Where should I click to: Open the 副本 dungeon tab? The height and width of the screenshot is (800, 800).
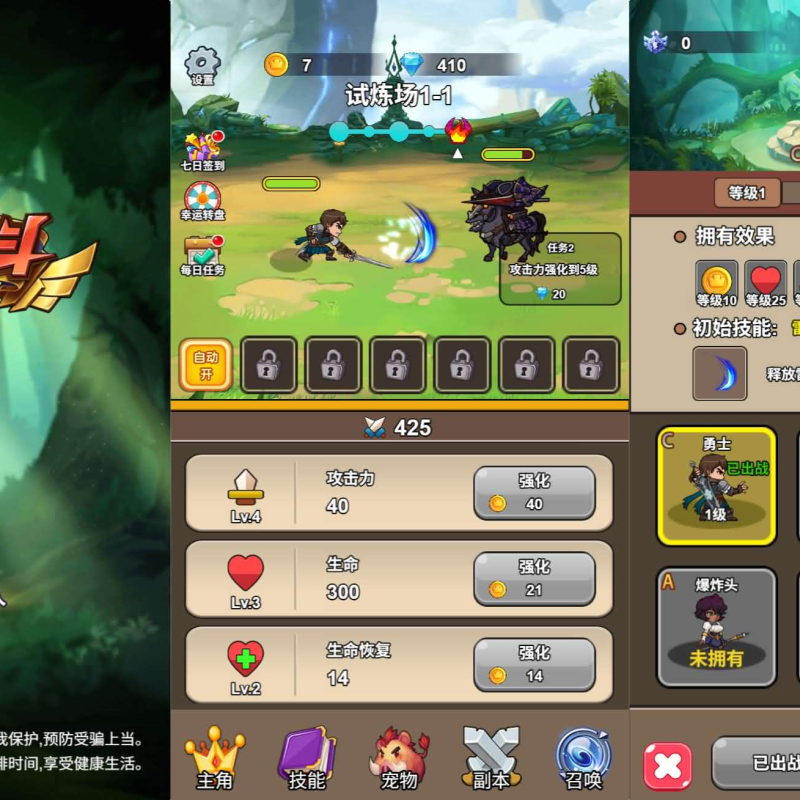tap(491, 758)
